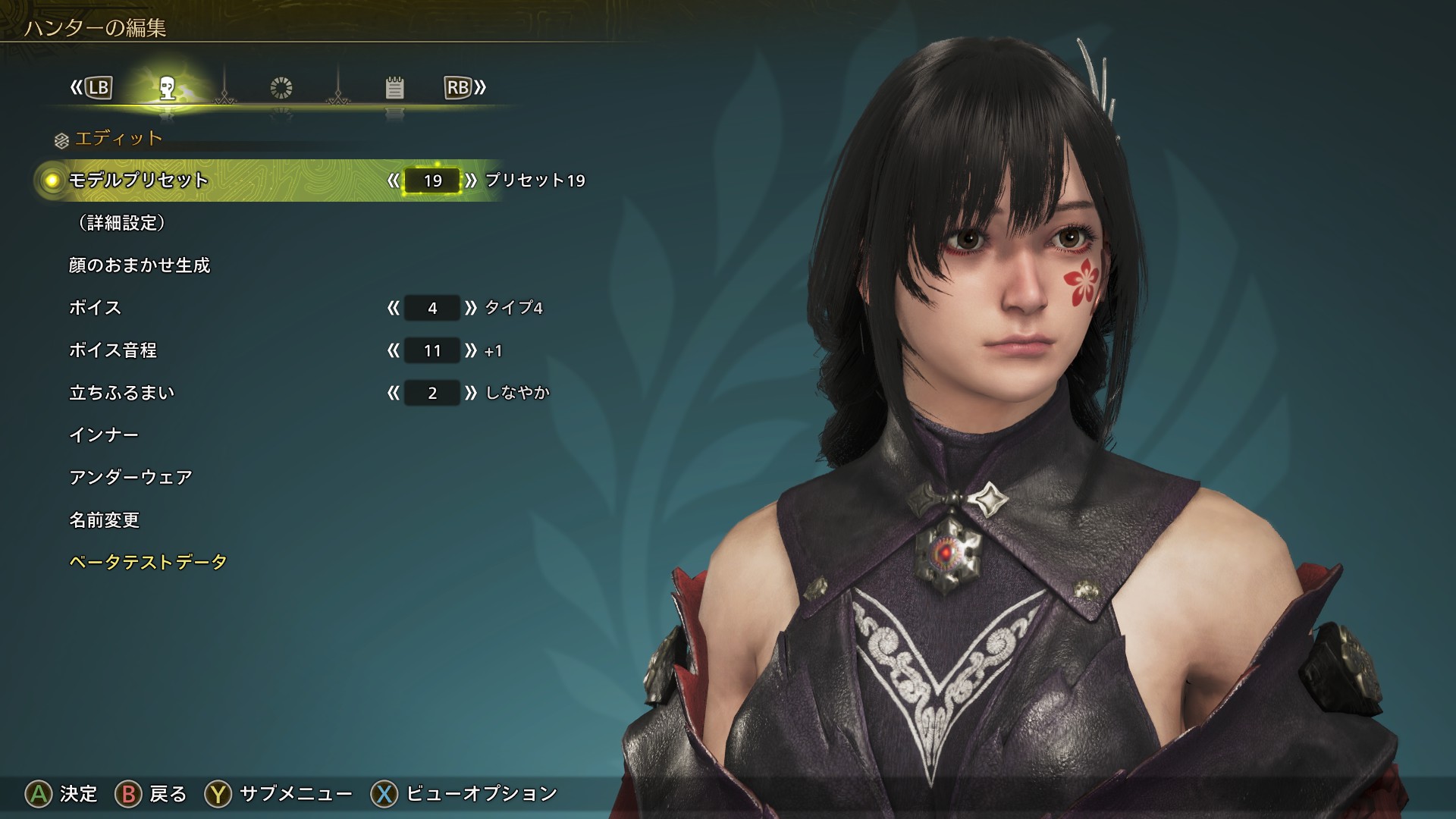Open the (詳細設定) detailed settings entry
This screenshot has height=819, width=1456.
click(121, 223)
